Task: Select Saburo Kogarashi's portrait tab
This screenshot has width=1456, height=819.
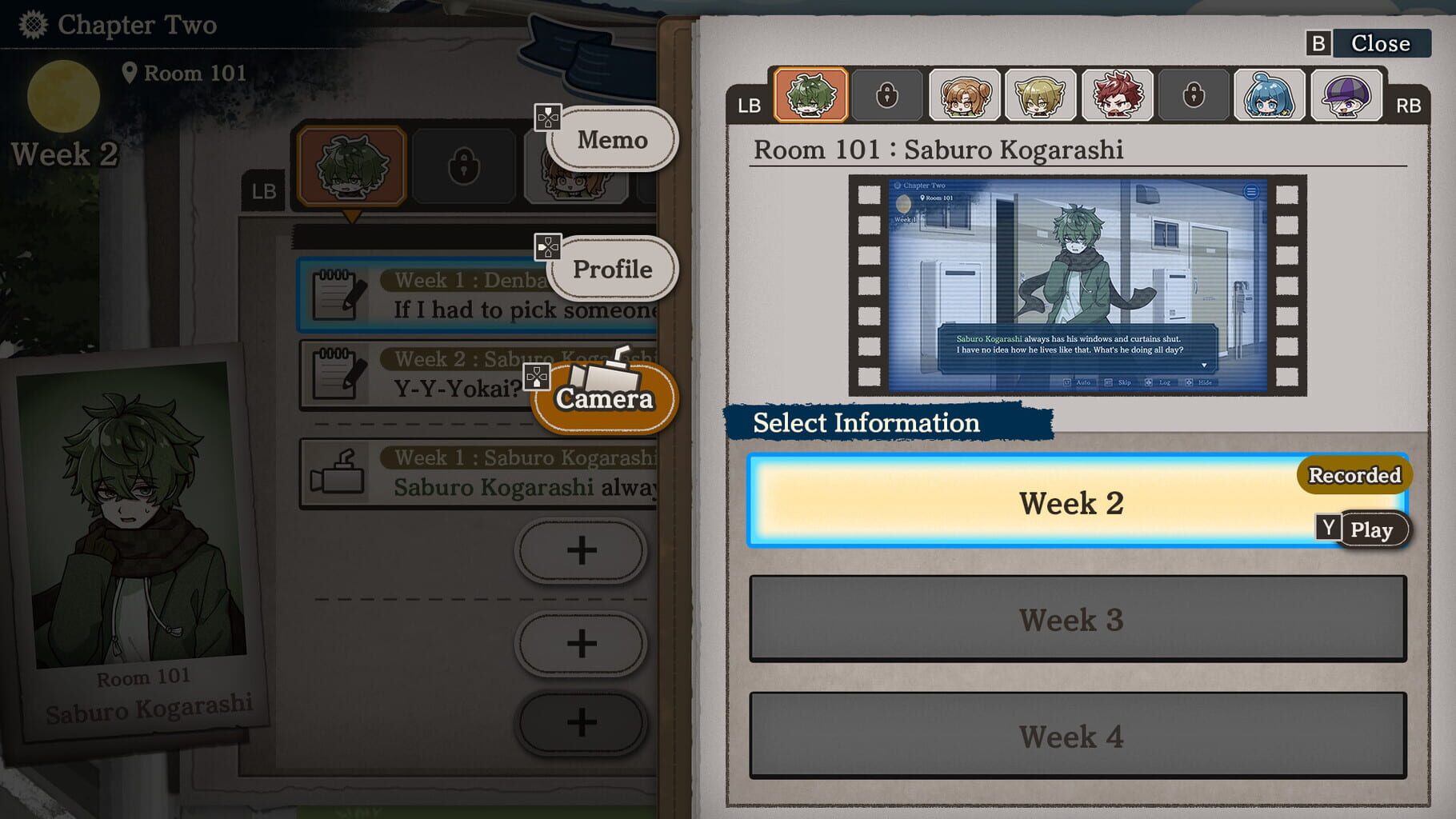Action: [x=810, y=95]
